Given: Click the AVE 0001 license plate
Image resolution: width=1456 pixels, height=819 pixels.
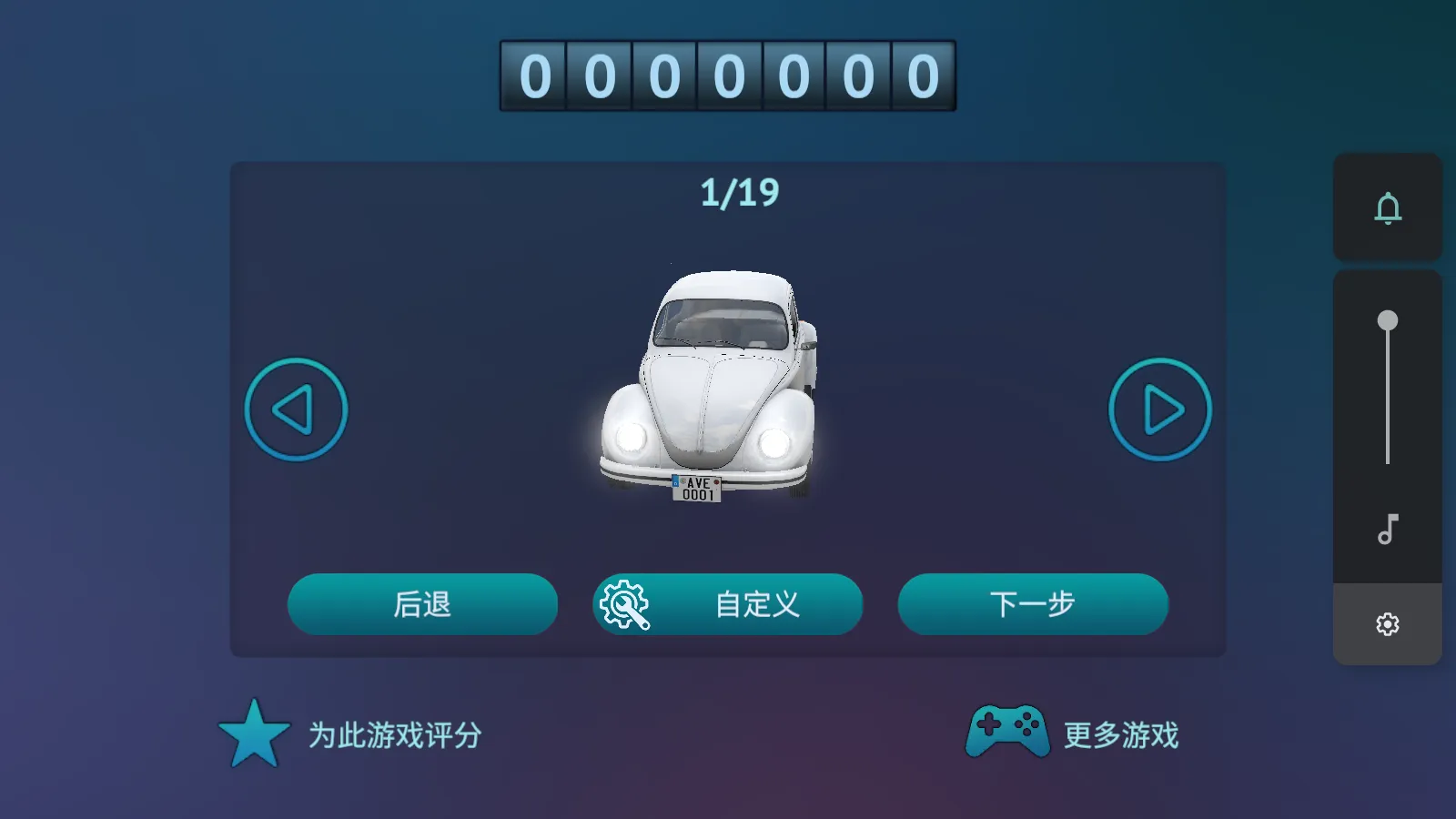Looking at the screenshot, I should pyautogui.click(x=699, y=489).
